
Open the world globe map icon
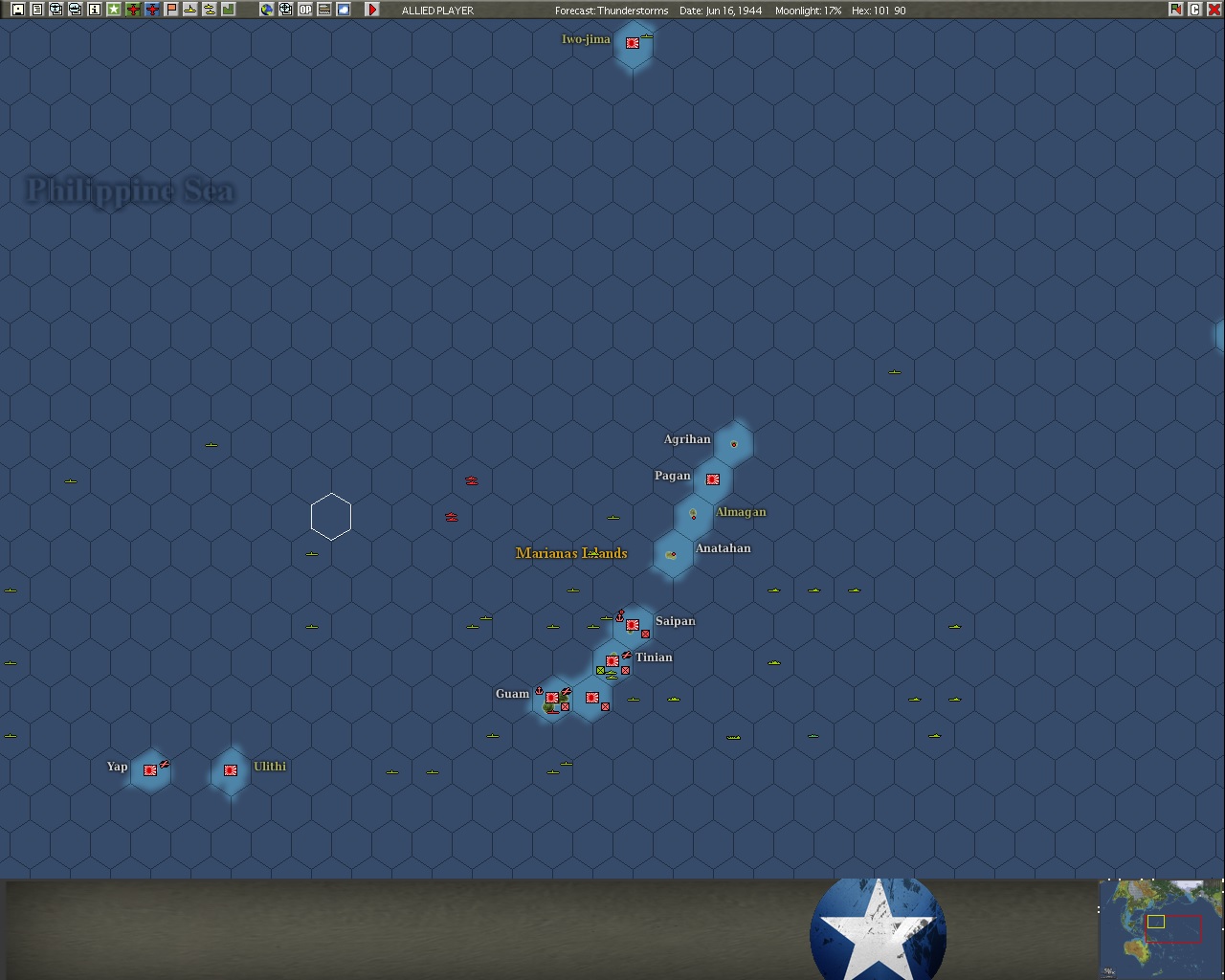click(265, 10)
